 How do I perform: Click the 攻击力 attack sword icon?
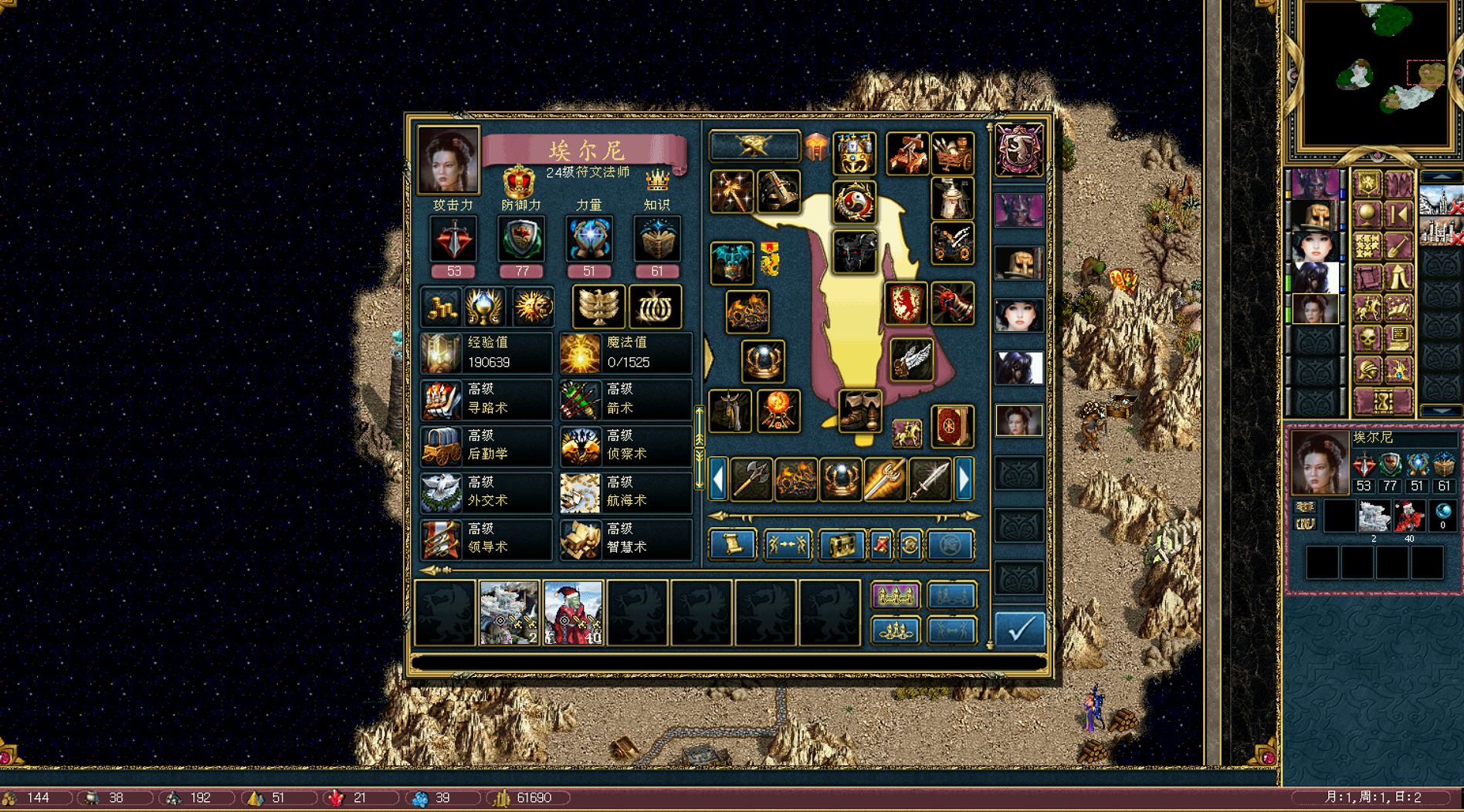tap(453, 239)
